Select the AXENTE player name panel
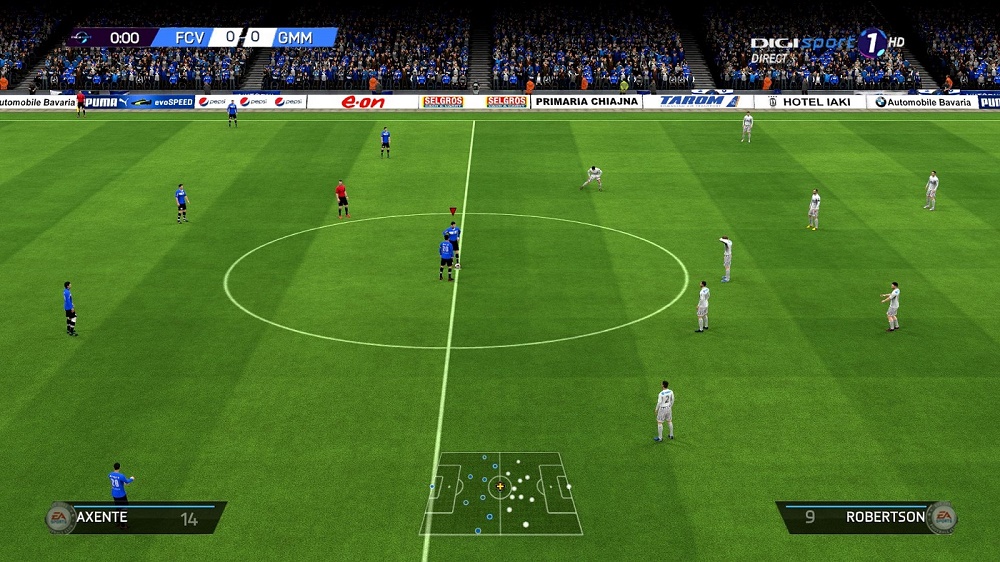Viewport: 1000px width, 562px height. point(138,517)
